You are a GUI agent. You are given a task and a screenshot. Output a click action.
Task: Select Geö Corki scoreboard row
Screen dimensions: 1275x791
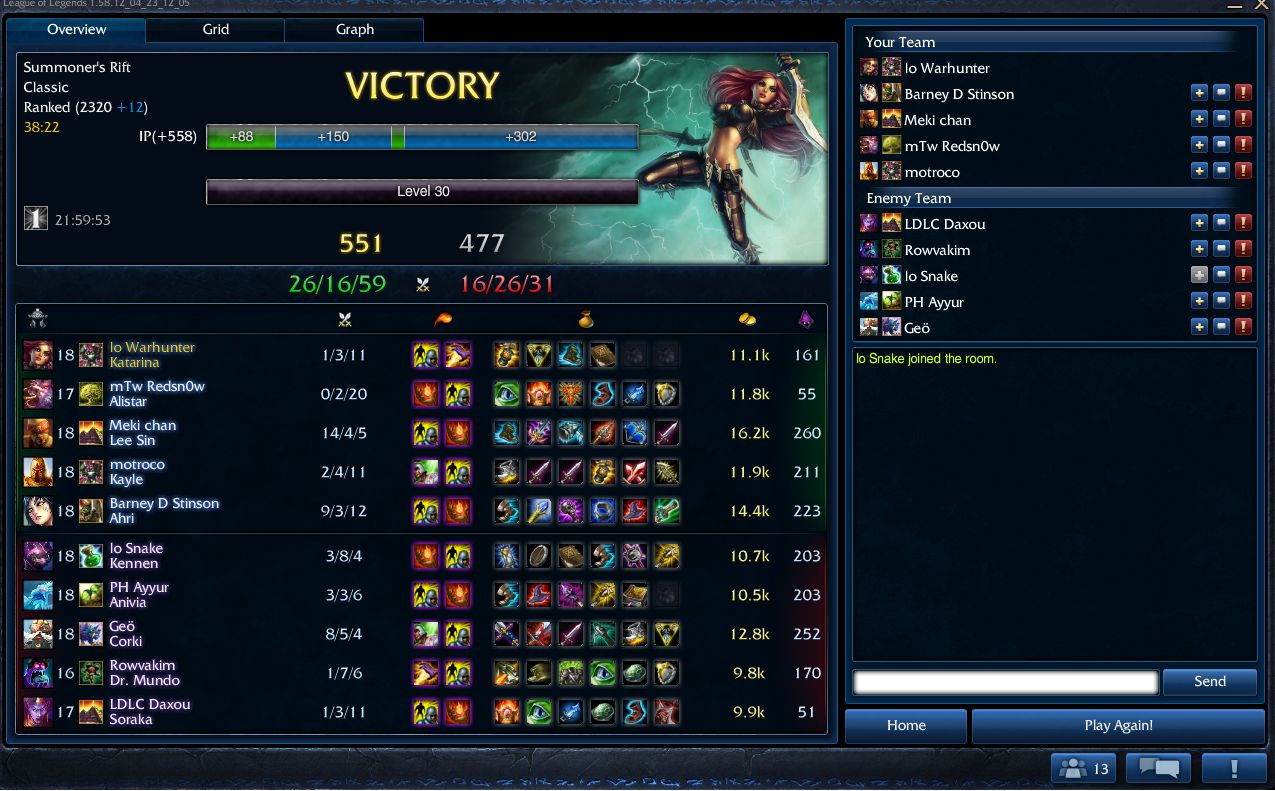[x=420, y=634]
